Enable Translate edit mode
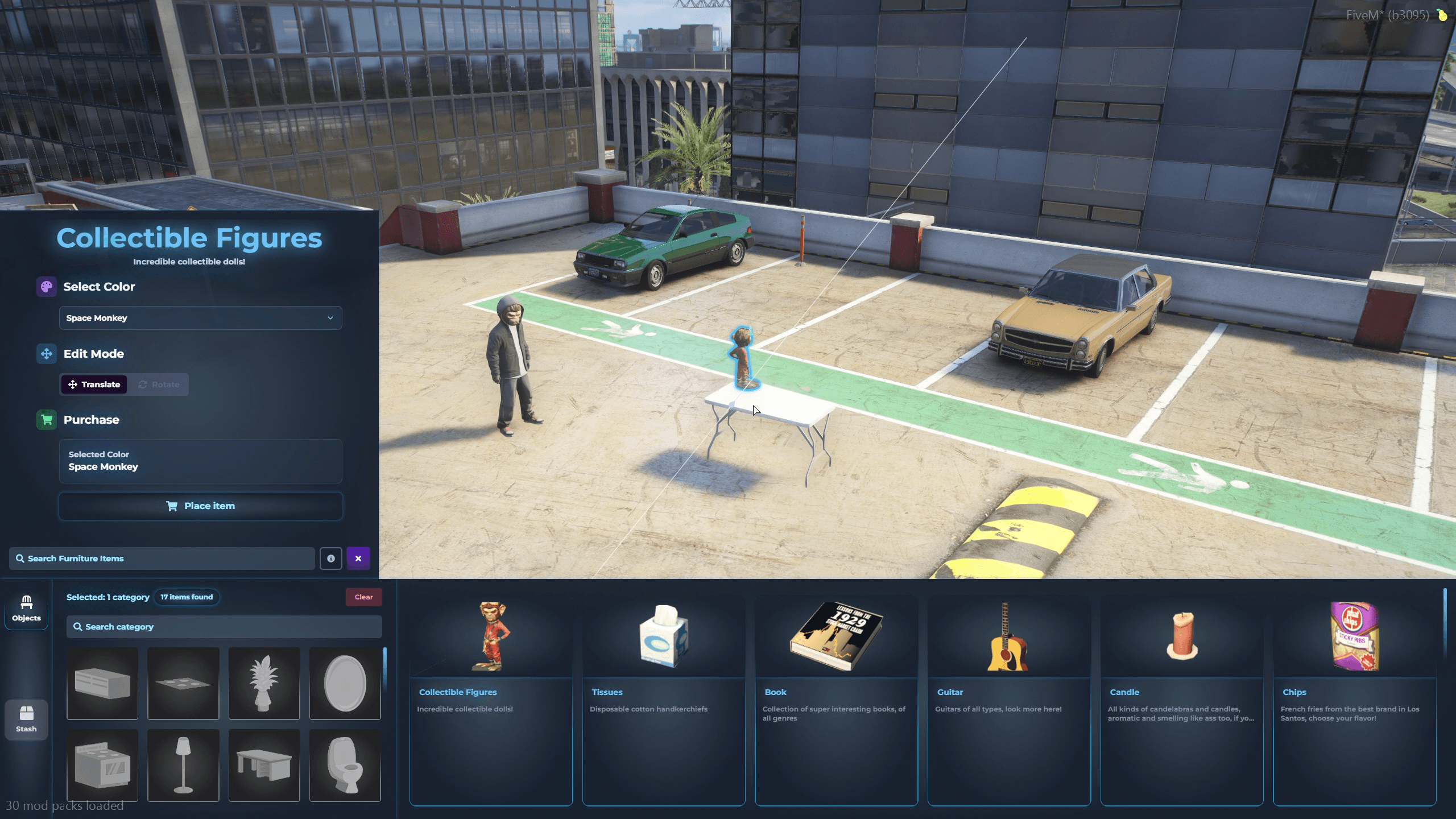 coord(94,384)
